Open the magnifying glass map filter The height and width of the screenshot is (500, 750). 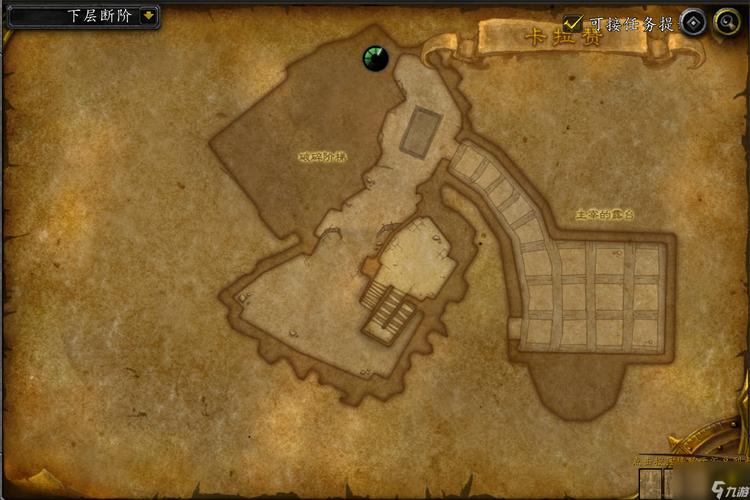(x=726, y=23)
